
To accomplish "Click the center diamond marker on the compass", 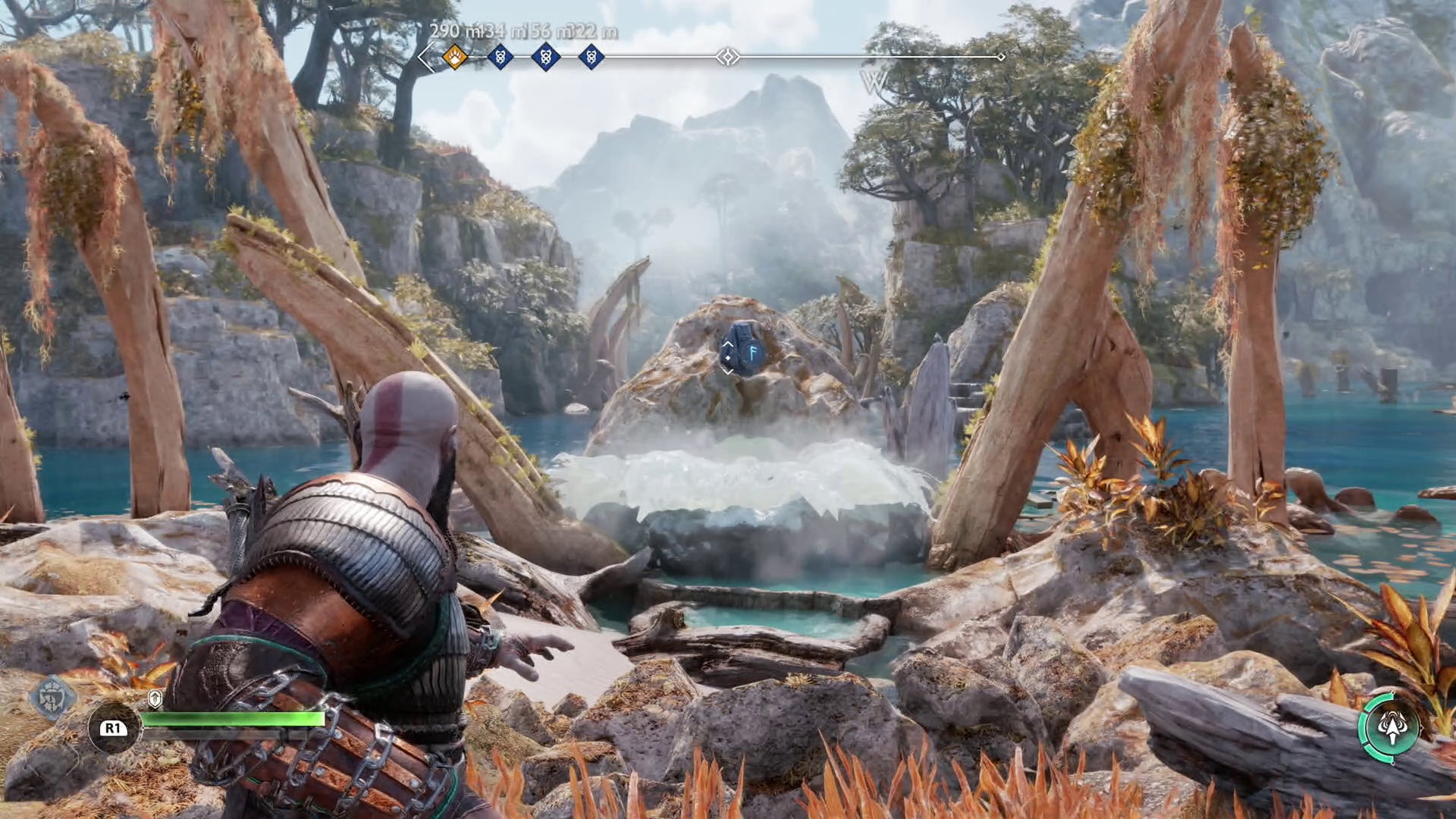I will tap(727, 57).
